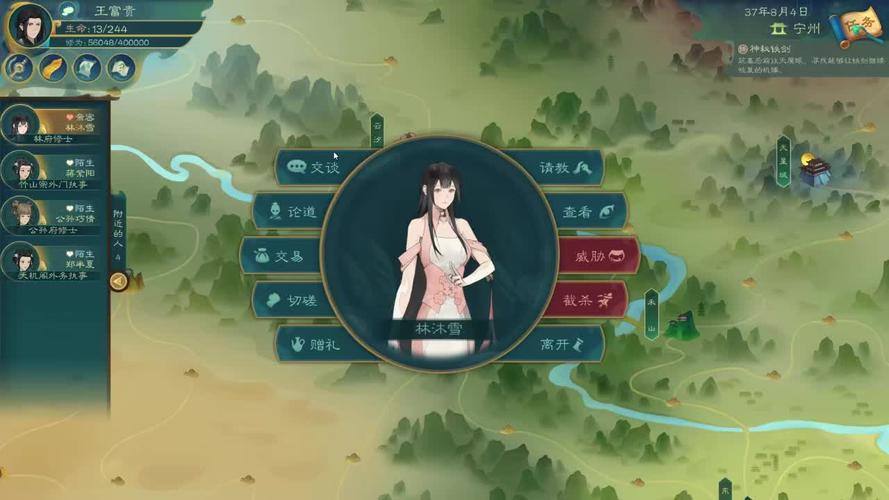Open the golden feather icon menu
Screen dimensions: 889x500
click(52, 68)
